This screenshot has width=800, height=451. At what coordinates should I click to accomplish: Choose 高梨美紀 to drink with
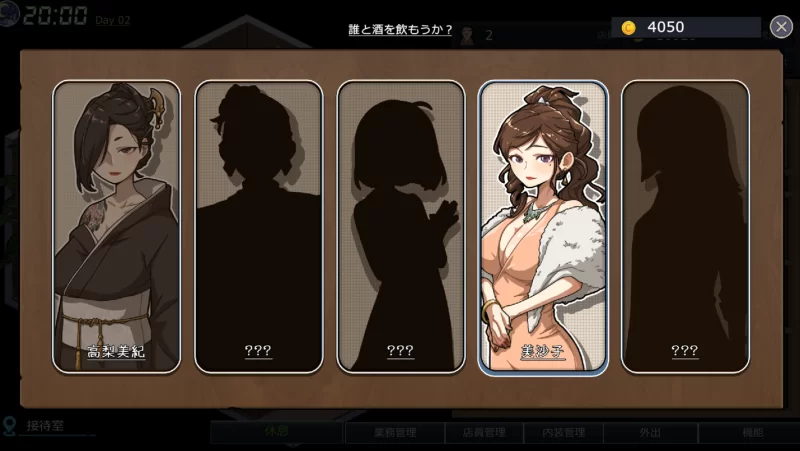(x=116, y=226)
